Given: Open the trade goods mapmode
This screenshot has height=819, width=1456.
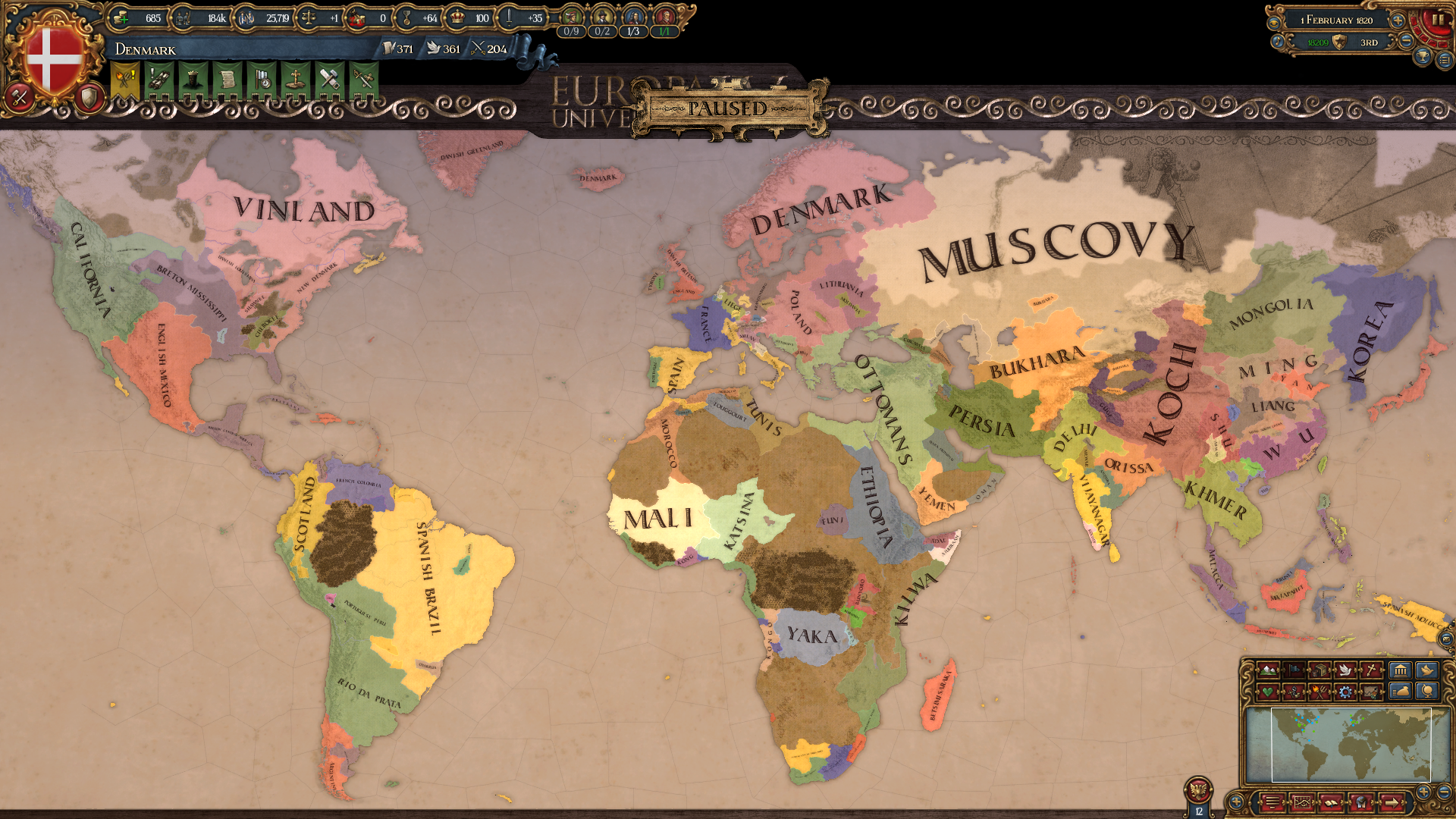Looking at the screenshot, I should (x=1318, y=670).
